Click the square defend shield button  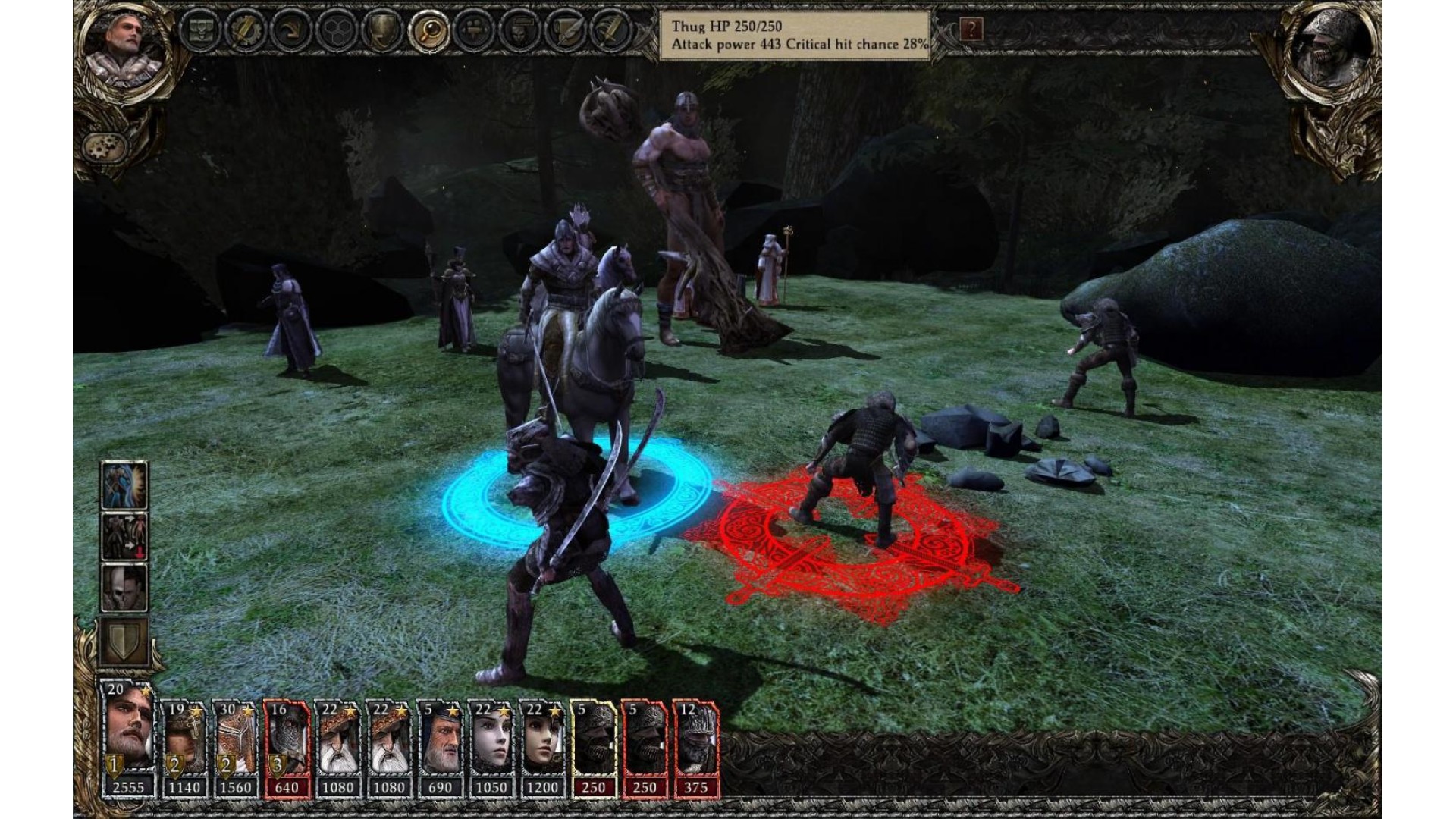(124, 642)
